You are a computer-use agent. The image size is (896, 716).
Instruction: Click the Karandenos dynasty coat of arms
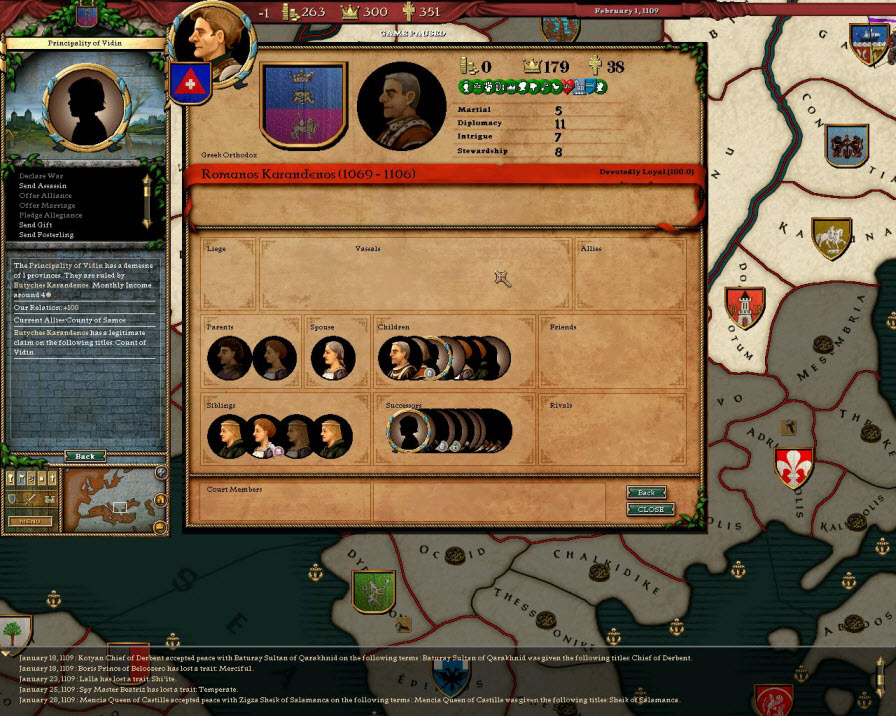tap(303, 105)
